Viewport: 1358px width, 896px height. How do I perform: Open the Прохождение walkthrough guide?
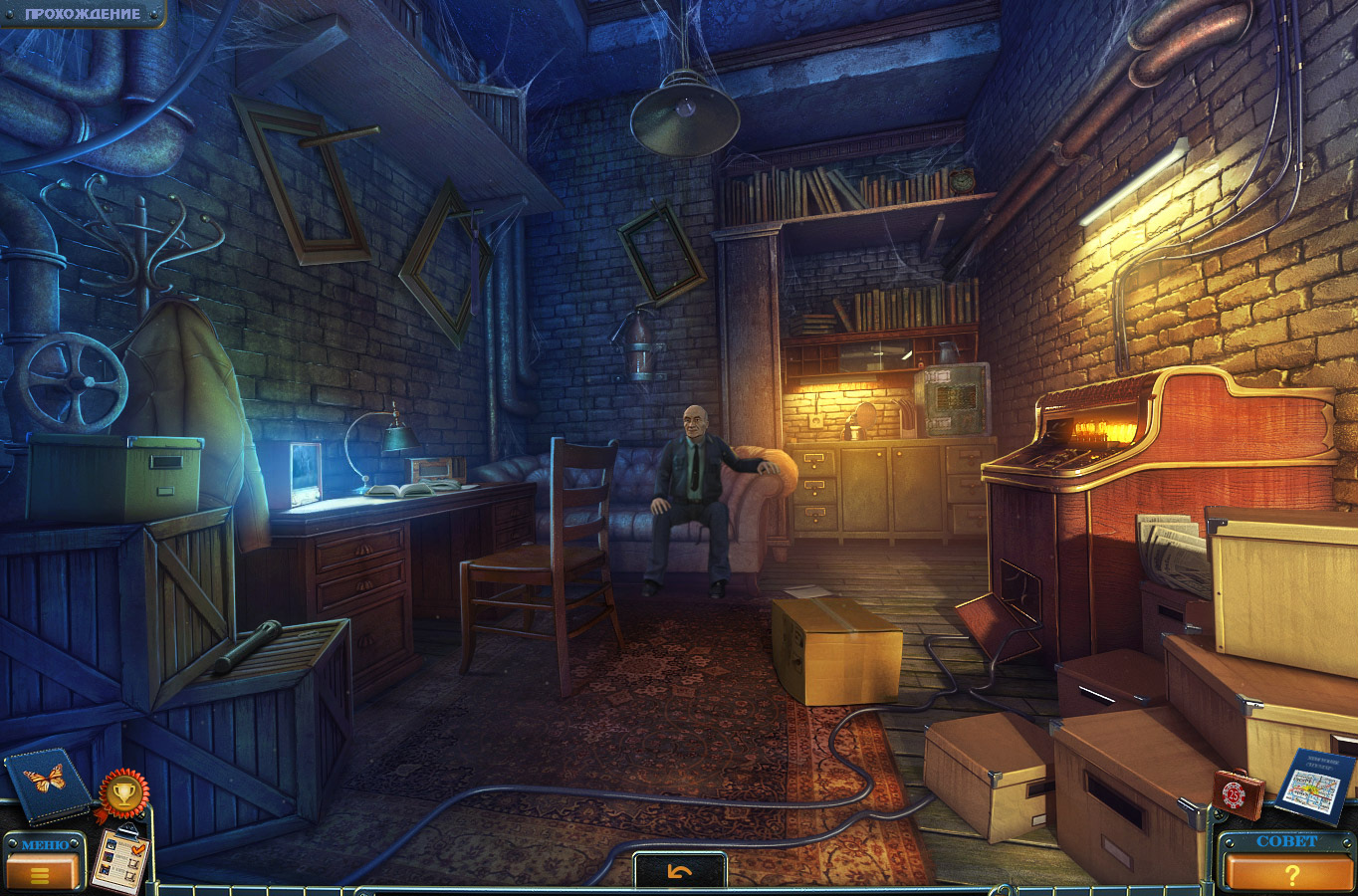tap(82, 14)
